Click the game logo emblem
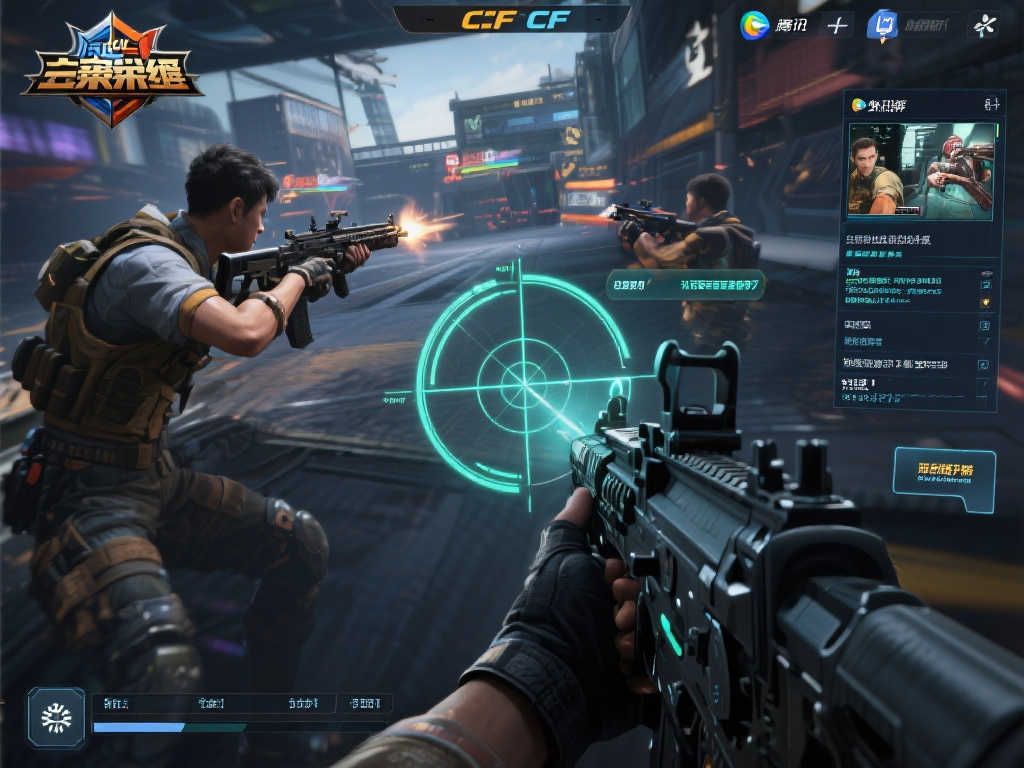Screen dimensions: 1024x768 coord(112,70)
